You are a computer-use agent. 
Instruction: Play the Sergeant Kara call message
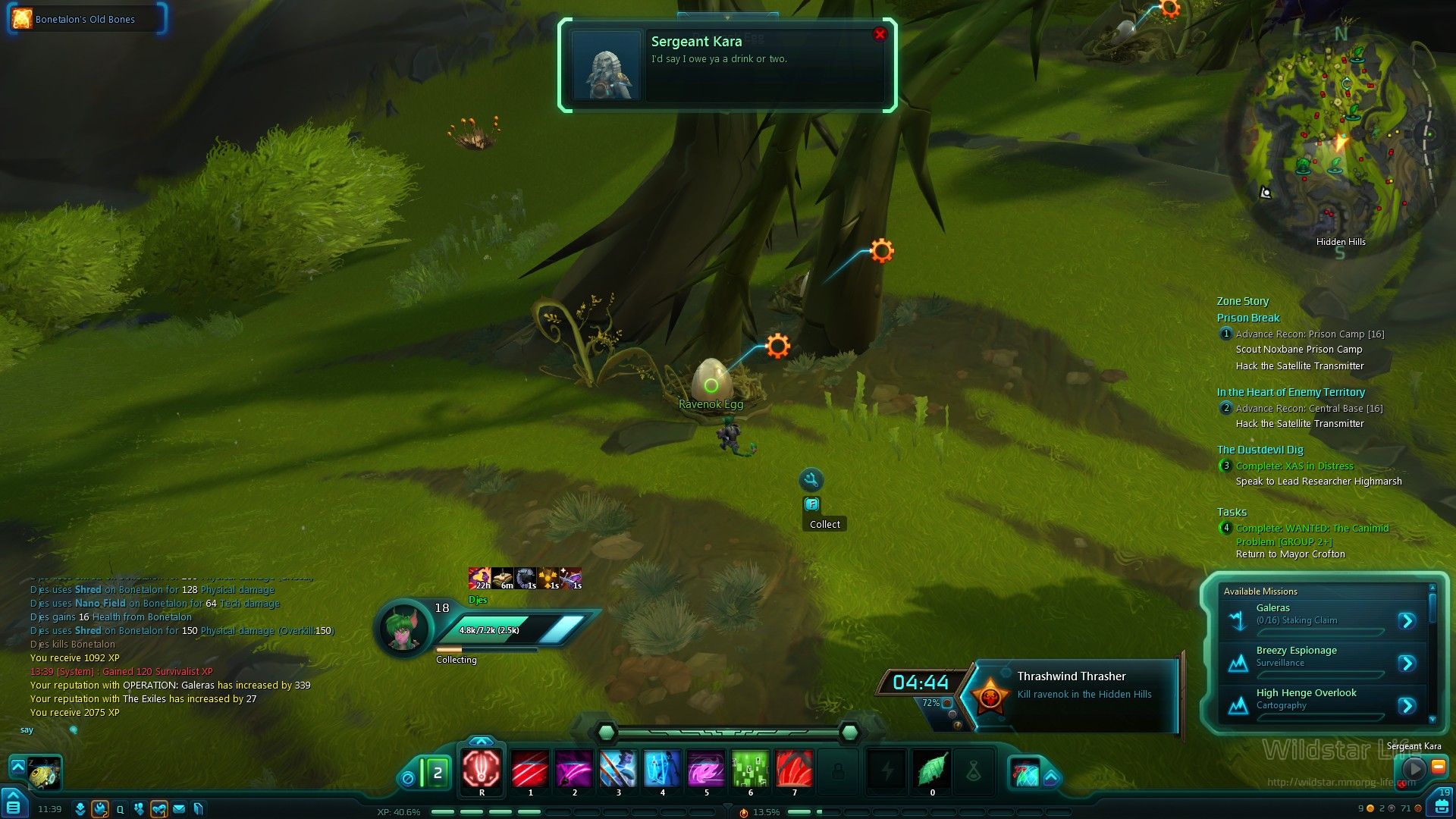[x=1414, y=767]
